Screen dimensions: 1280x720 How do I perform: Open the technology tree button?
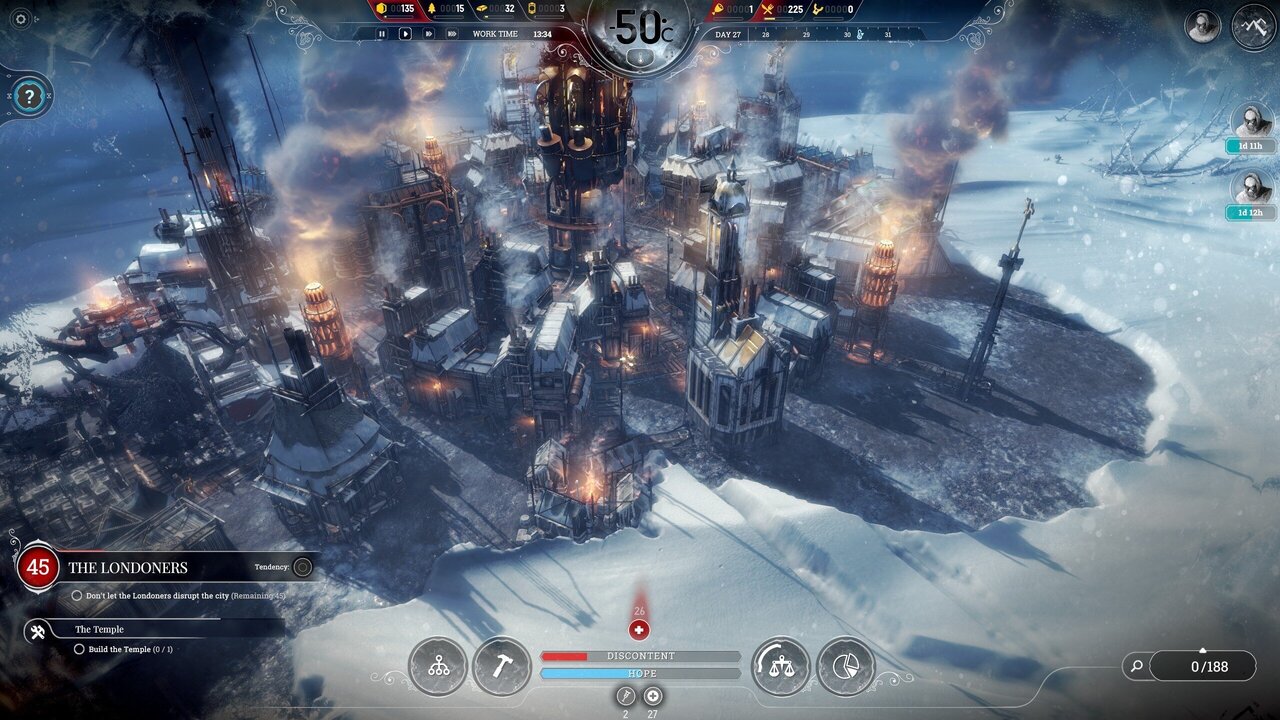(x=438, y=667)
